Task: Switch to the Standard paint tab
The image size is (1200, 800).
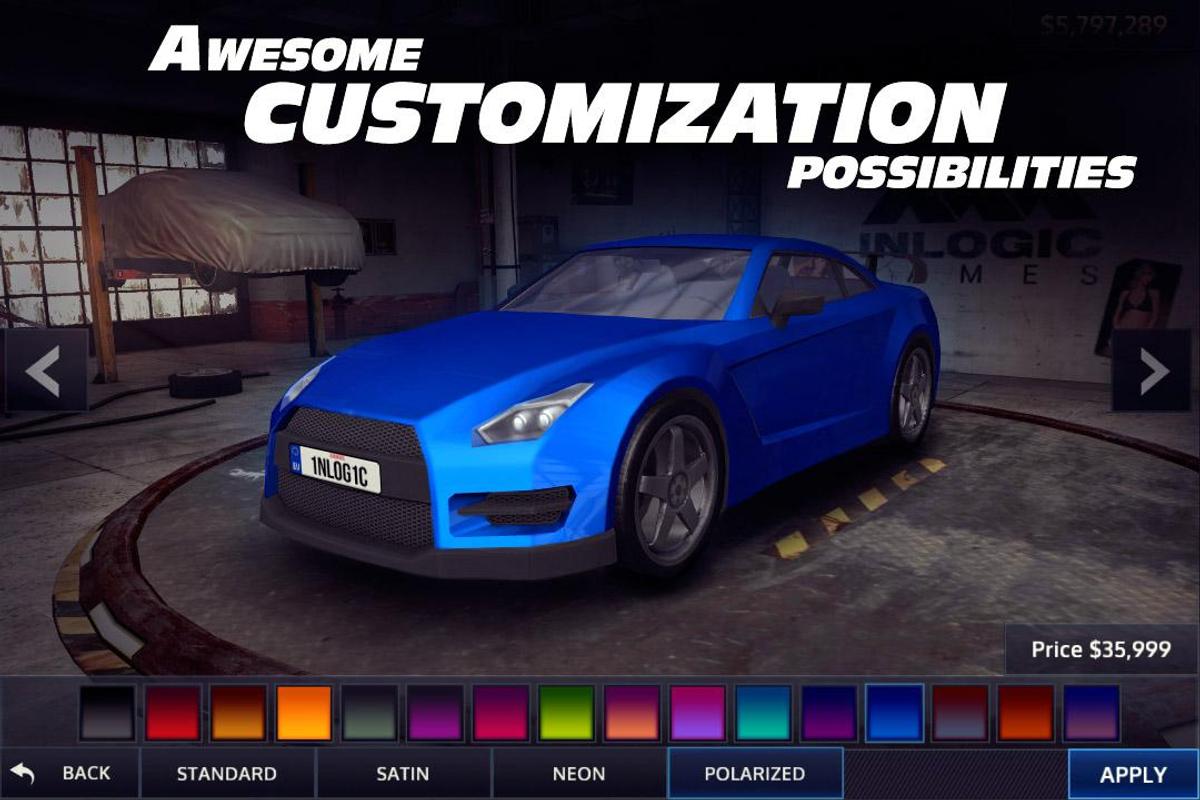Action: (227, 773)
